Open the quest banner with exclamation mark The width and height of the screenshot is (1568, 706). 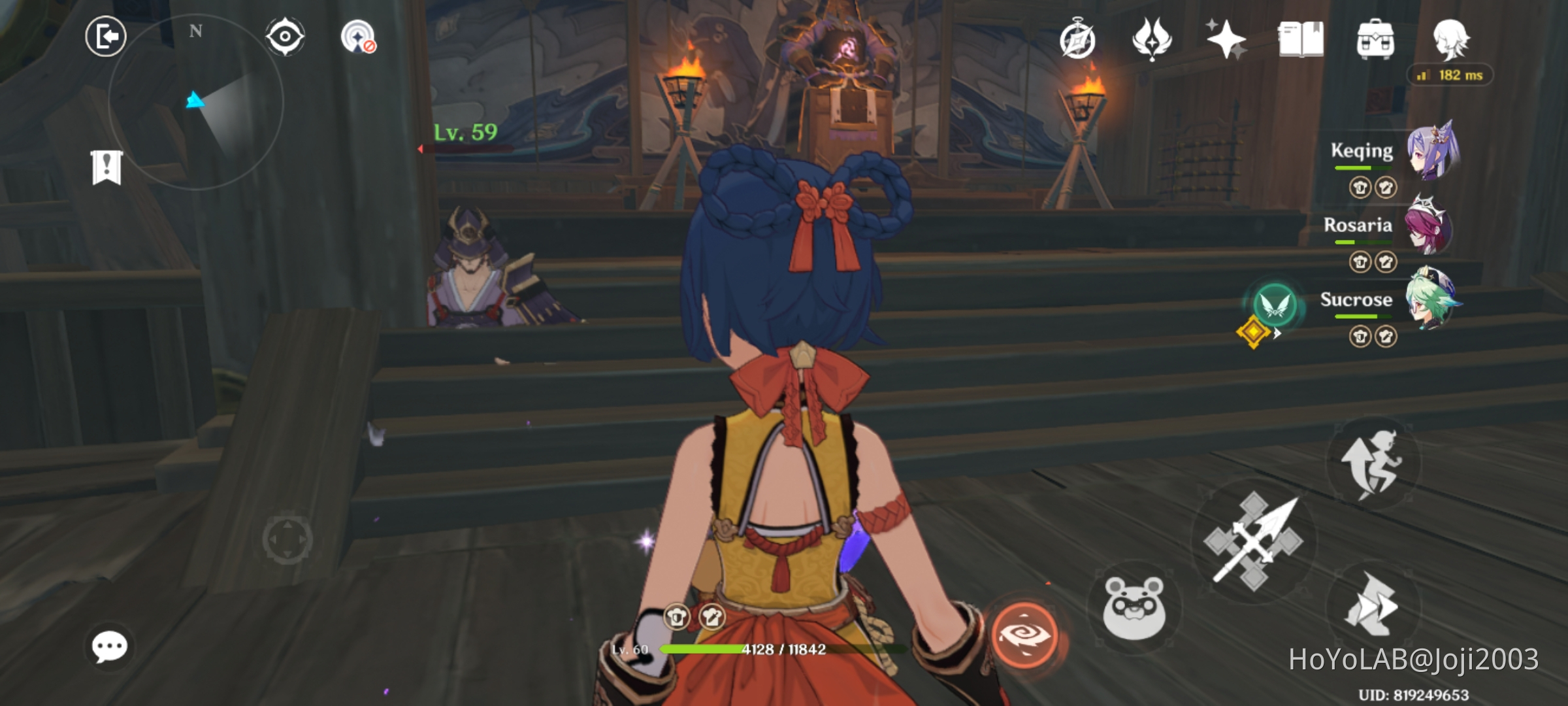click(106, 169)
